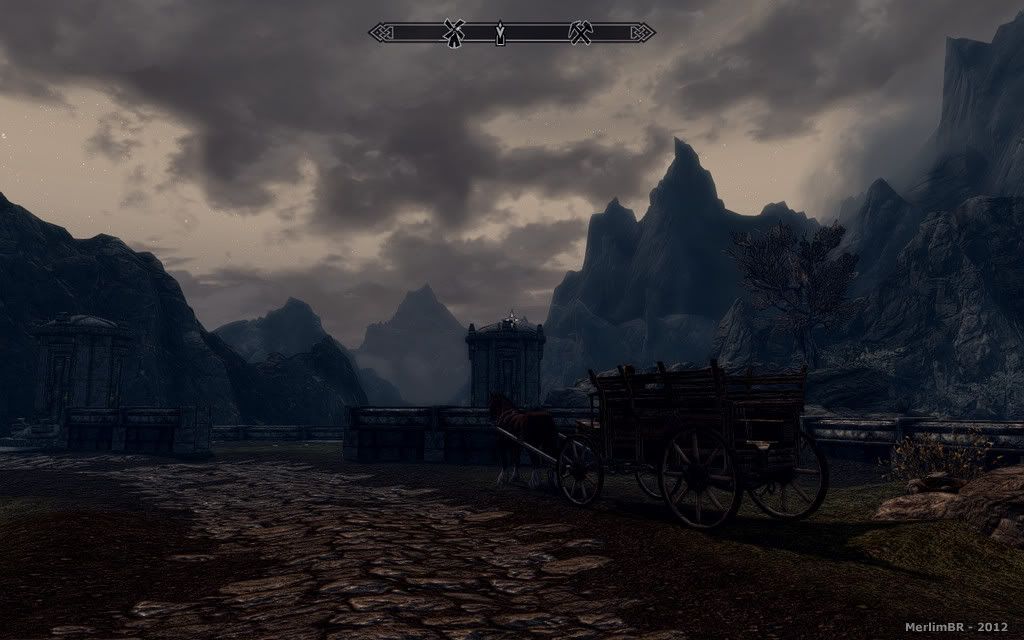Select the crossed-pickaxes mine marker on the compass
1024x640 pixels.
click(x=579, y=33)
